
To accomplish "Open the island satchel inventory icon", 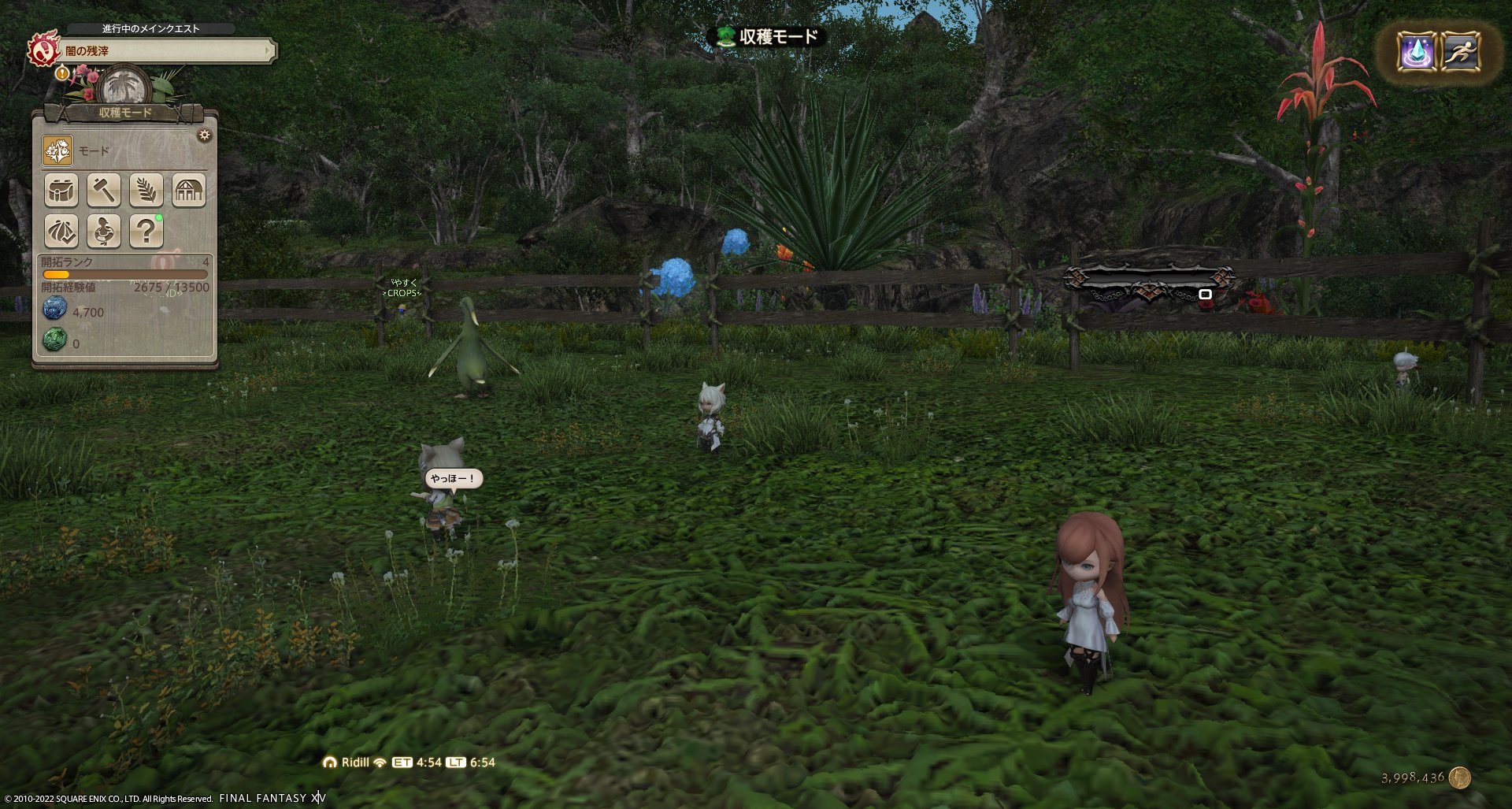I will pyautogui.click(x=61, y=190).
